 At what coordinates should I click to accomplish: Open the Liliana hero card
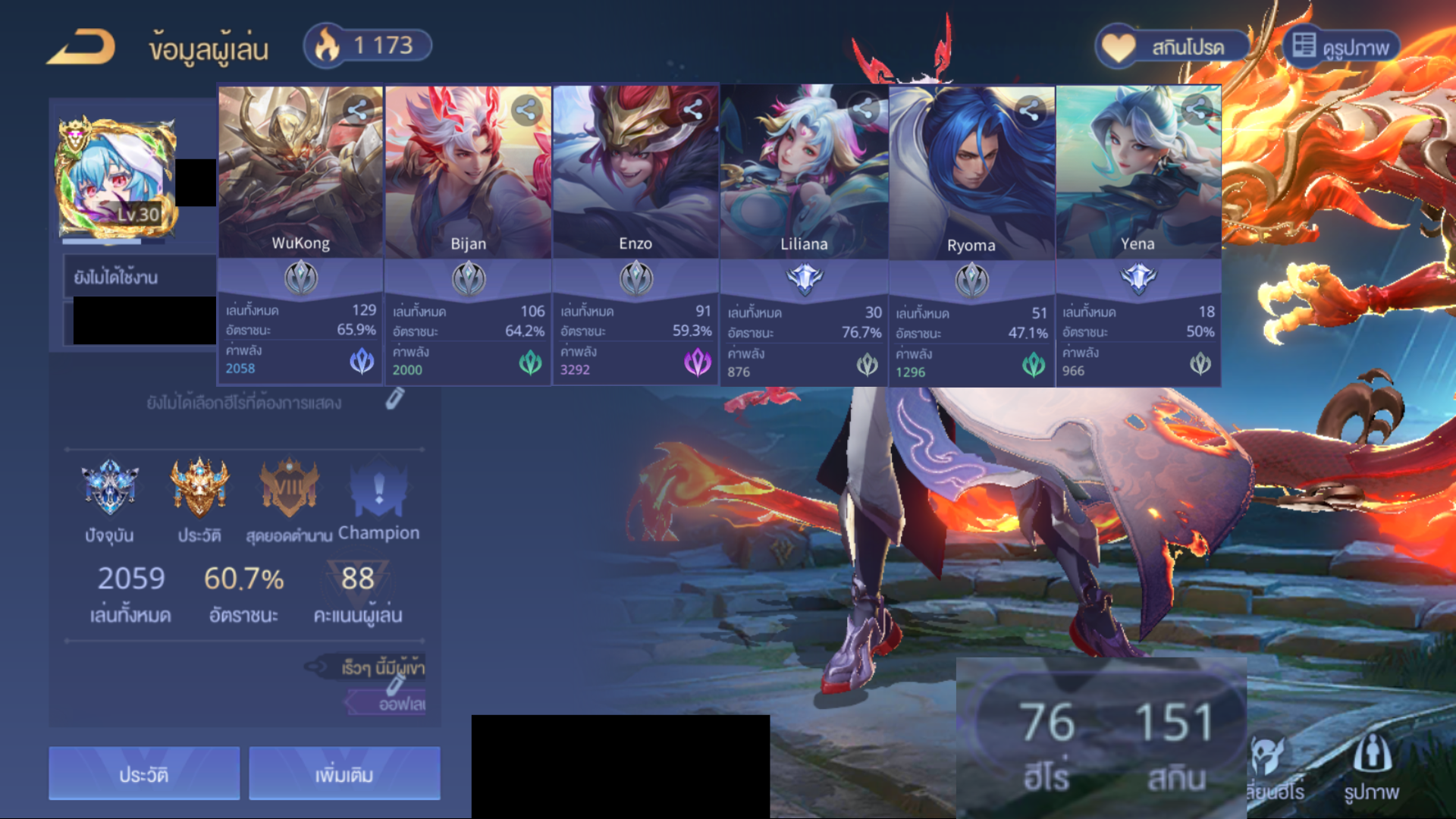click(804, 173)
